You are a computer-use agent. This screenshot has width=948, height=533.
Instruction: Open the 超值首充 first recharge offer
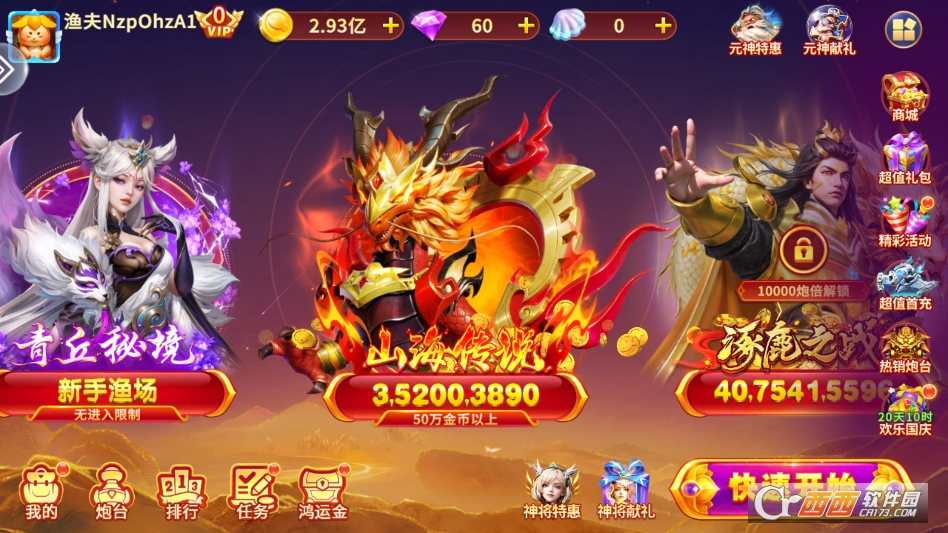pos(905,285)
